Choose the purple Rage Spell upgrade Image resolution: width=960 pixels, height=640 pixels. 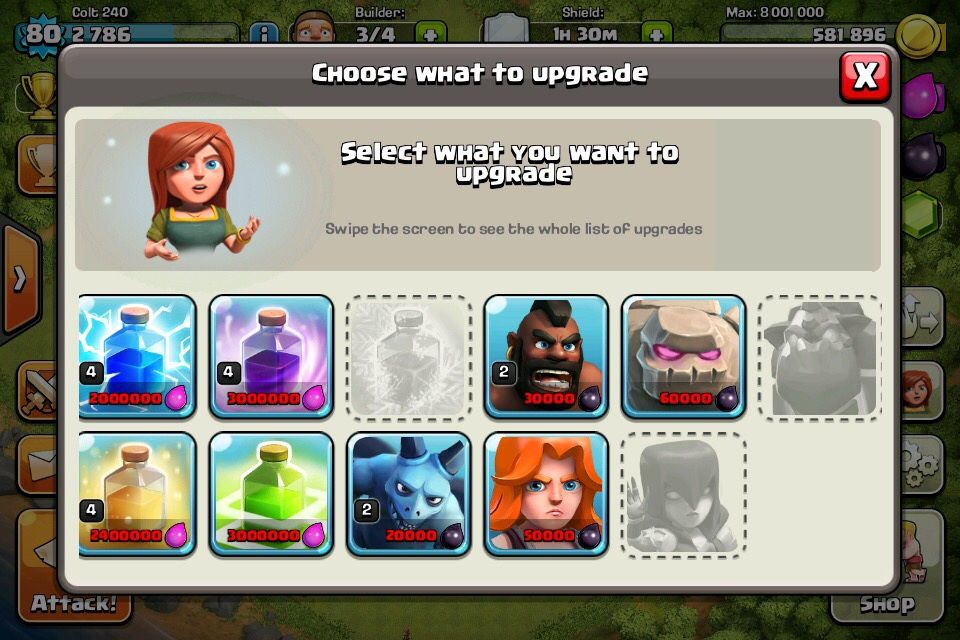point(271,356)
